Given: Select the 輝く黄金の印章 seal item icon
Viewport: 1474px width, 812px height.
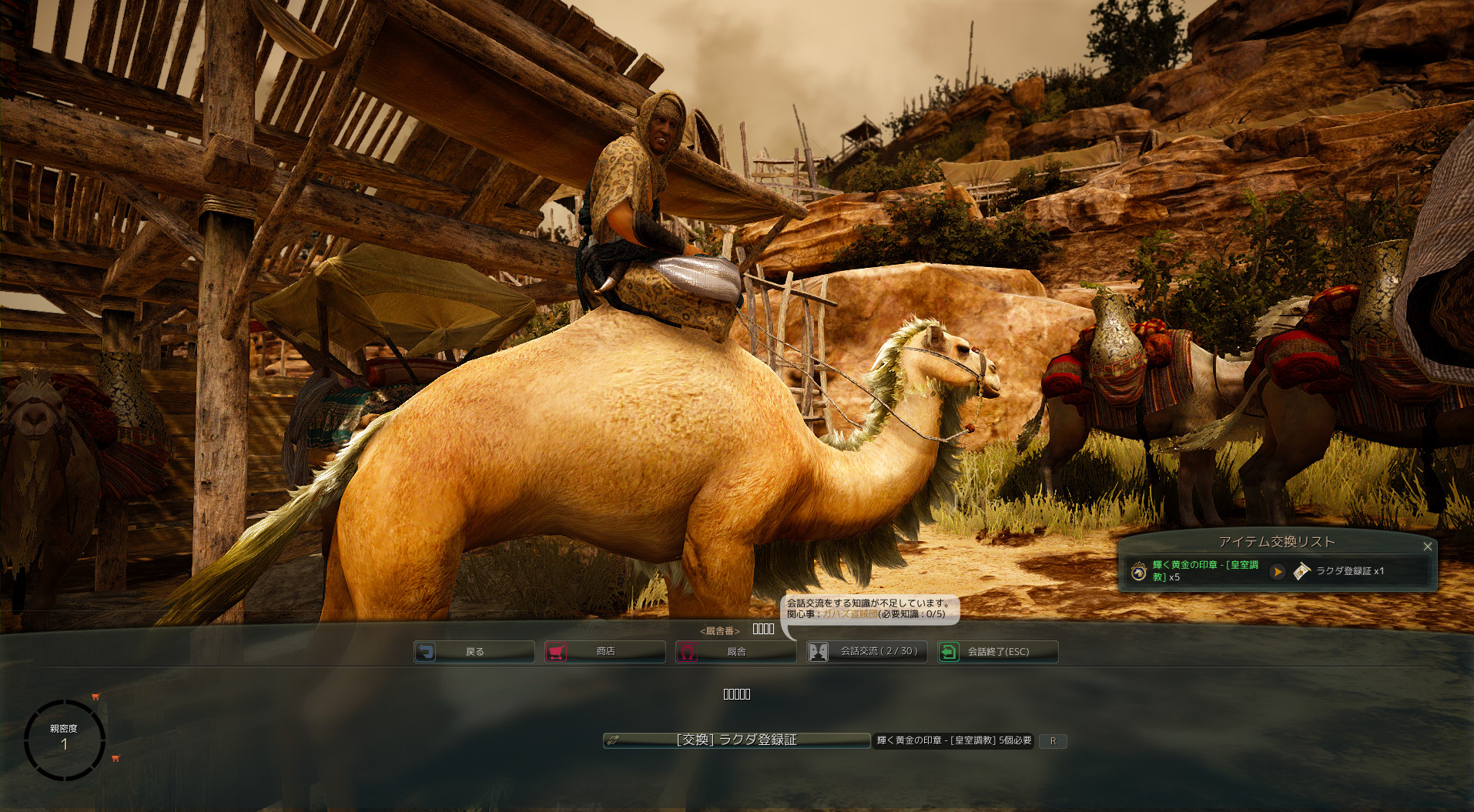Looking at the screenshot, I should point(1139,572).
